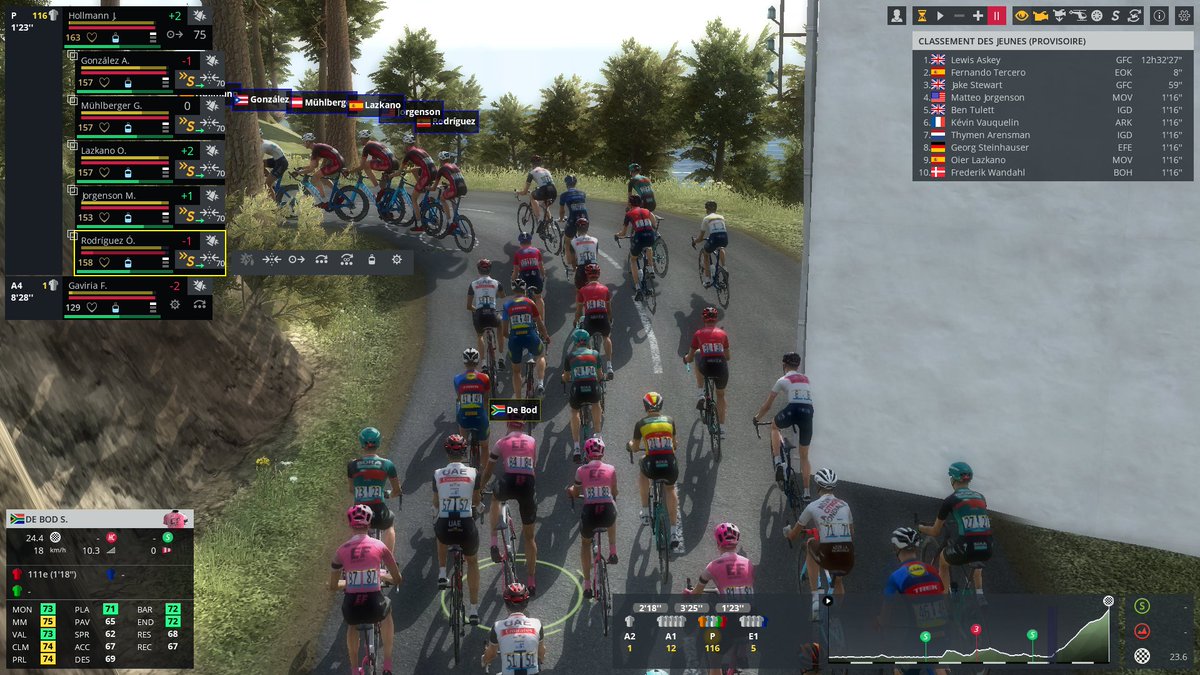Resume normal speed with the play arrow
Image resolution: width=1200 pixels, height=675 pixels.
[940, 16]
